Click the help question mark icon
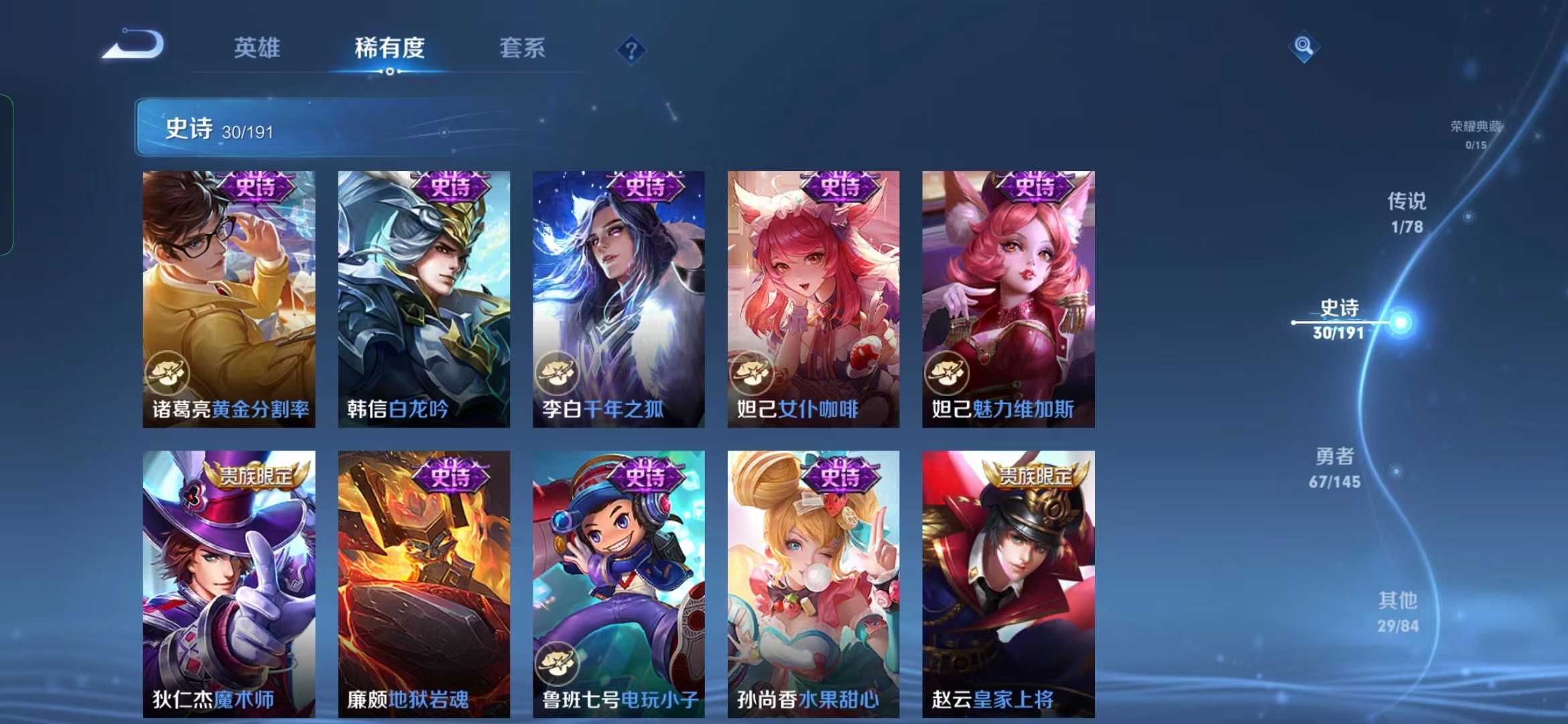The height and width of the screenshot is (724, 1568). (631, 48)
